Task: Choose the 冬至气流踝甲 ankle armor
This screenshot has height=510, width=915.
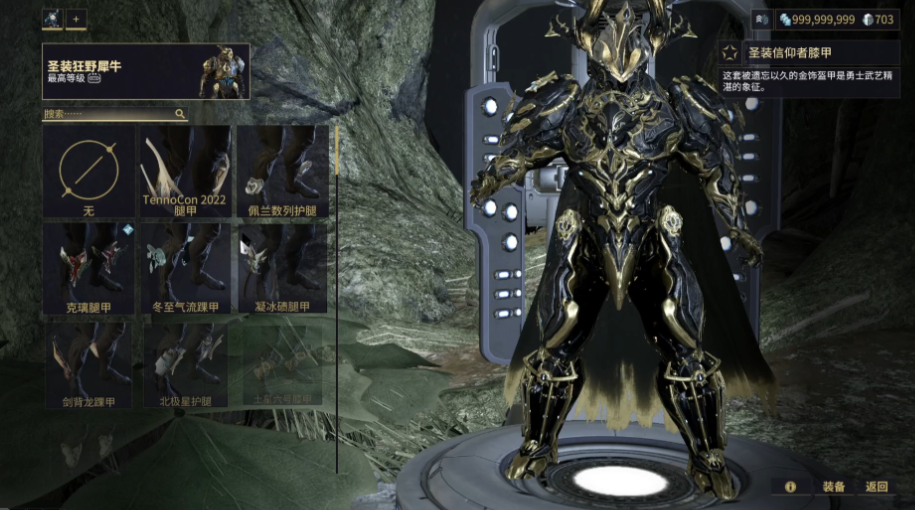Action: click(185, 268)
